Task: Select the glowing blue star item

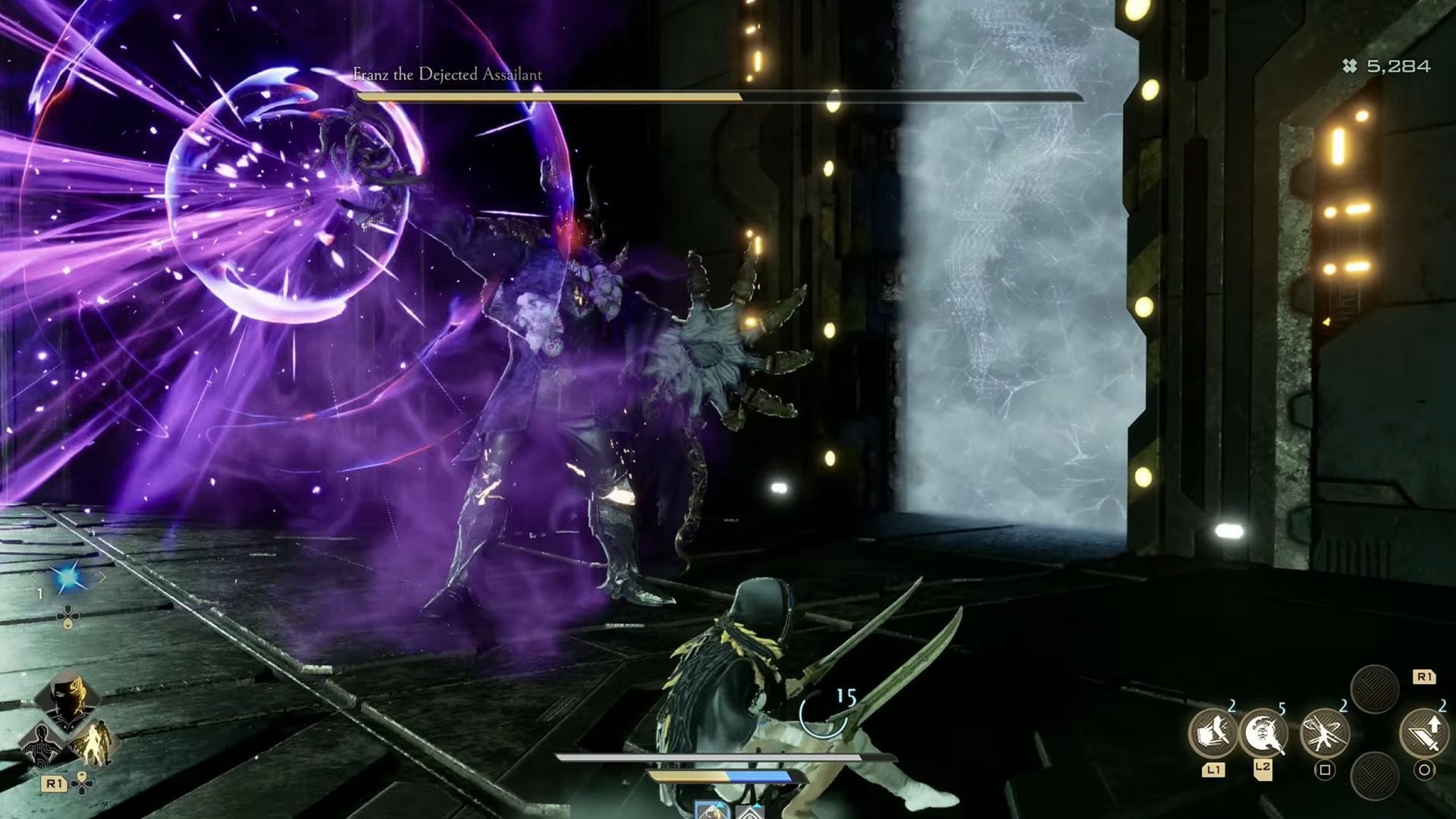Action: (x=69, y=577)
